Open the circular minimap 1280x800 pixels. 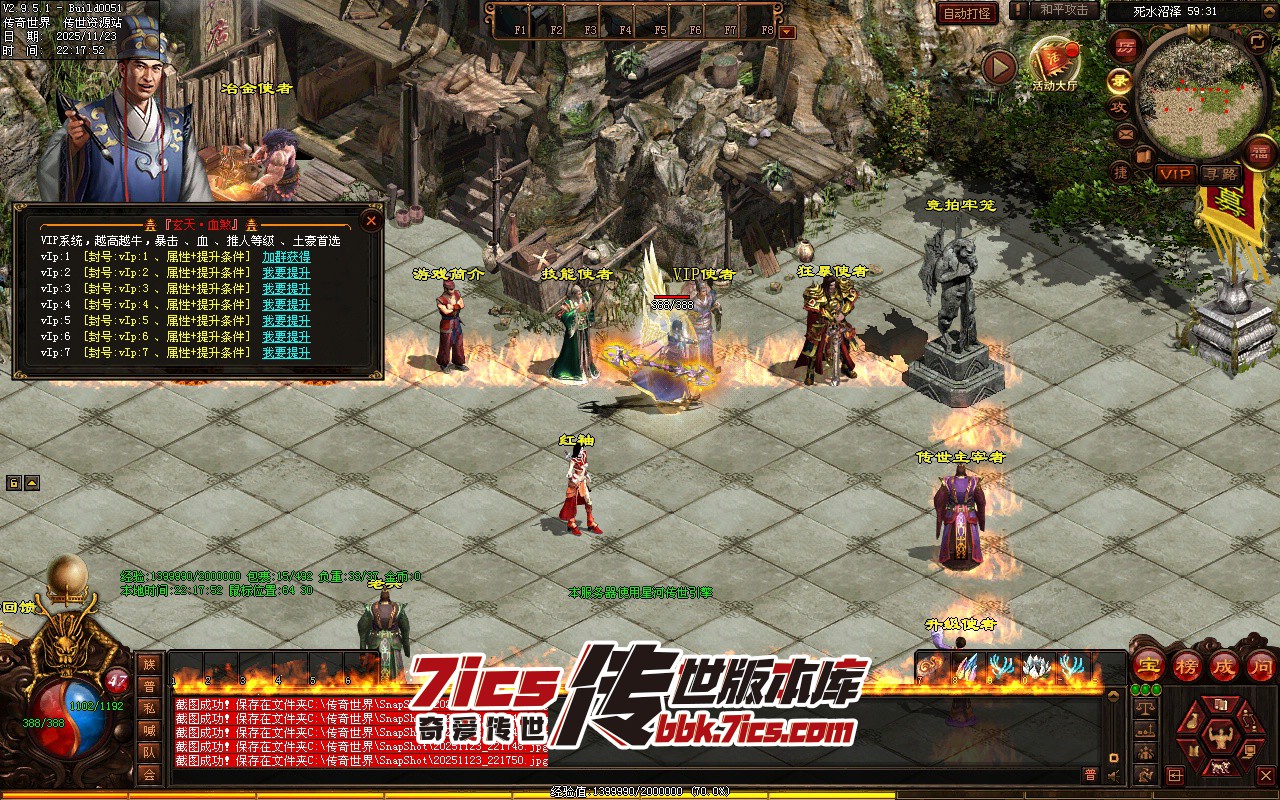pos(1199,95)
